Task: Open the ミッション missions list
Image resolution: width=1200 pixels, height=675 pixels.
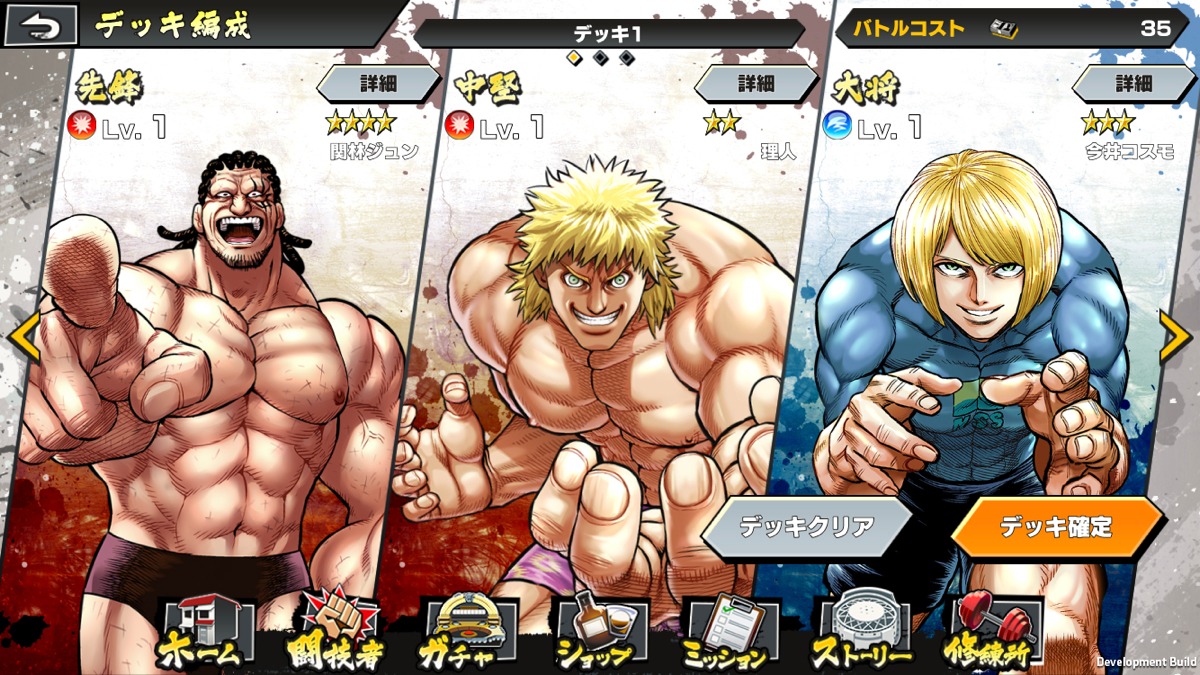Action: coord(727,633)
